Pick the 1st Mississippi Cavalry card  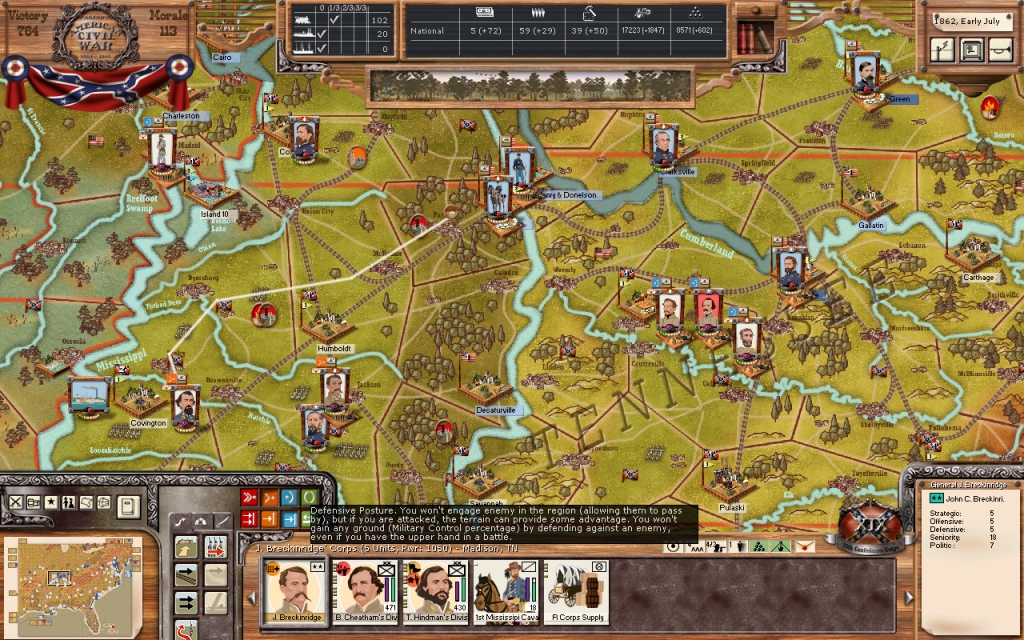tap(506, 586)
